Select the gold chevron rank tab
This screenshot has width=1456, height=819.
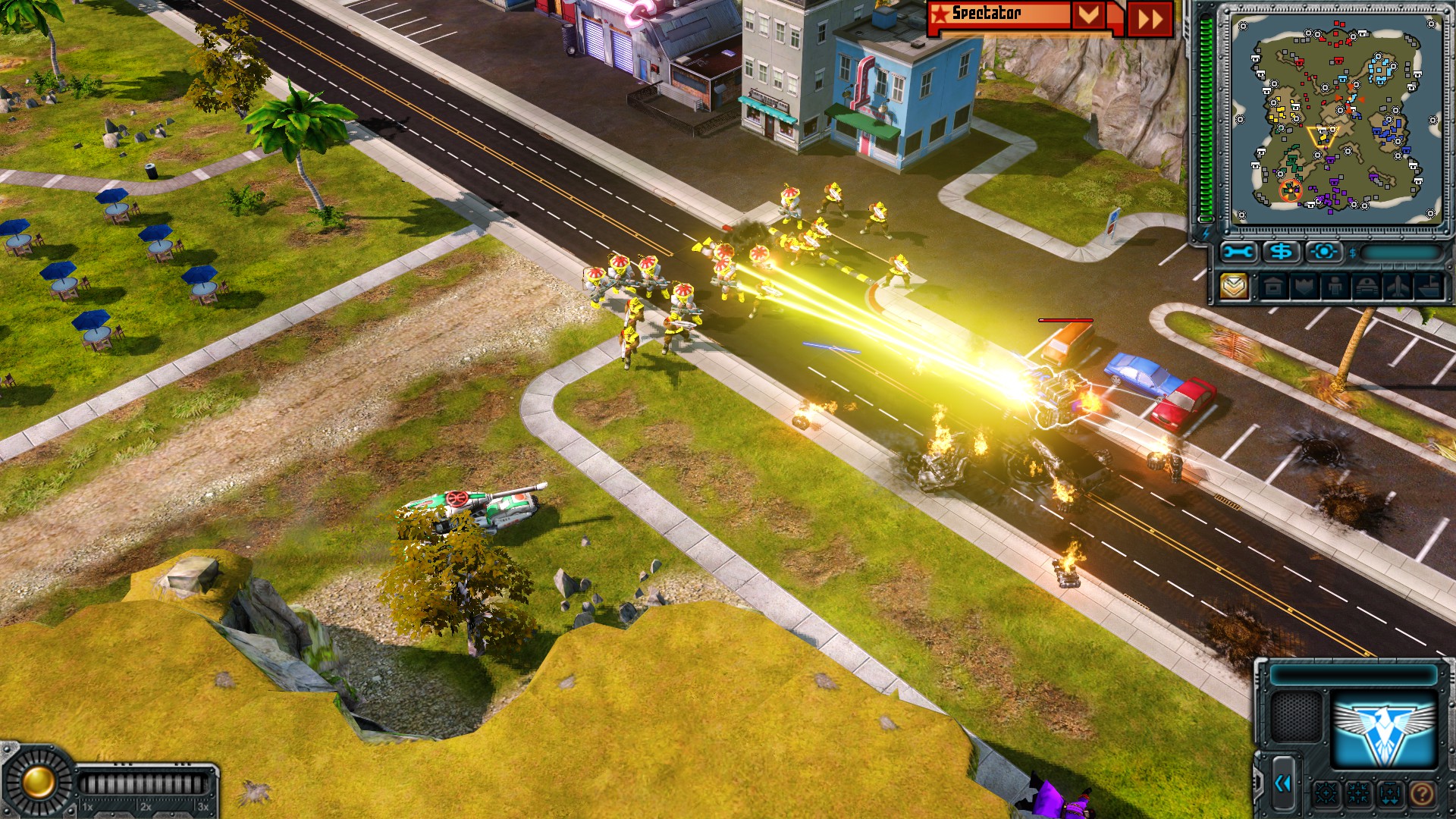point(1235,287)
